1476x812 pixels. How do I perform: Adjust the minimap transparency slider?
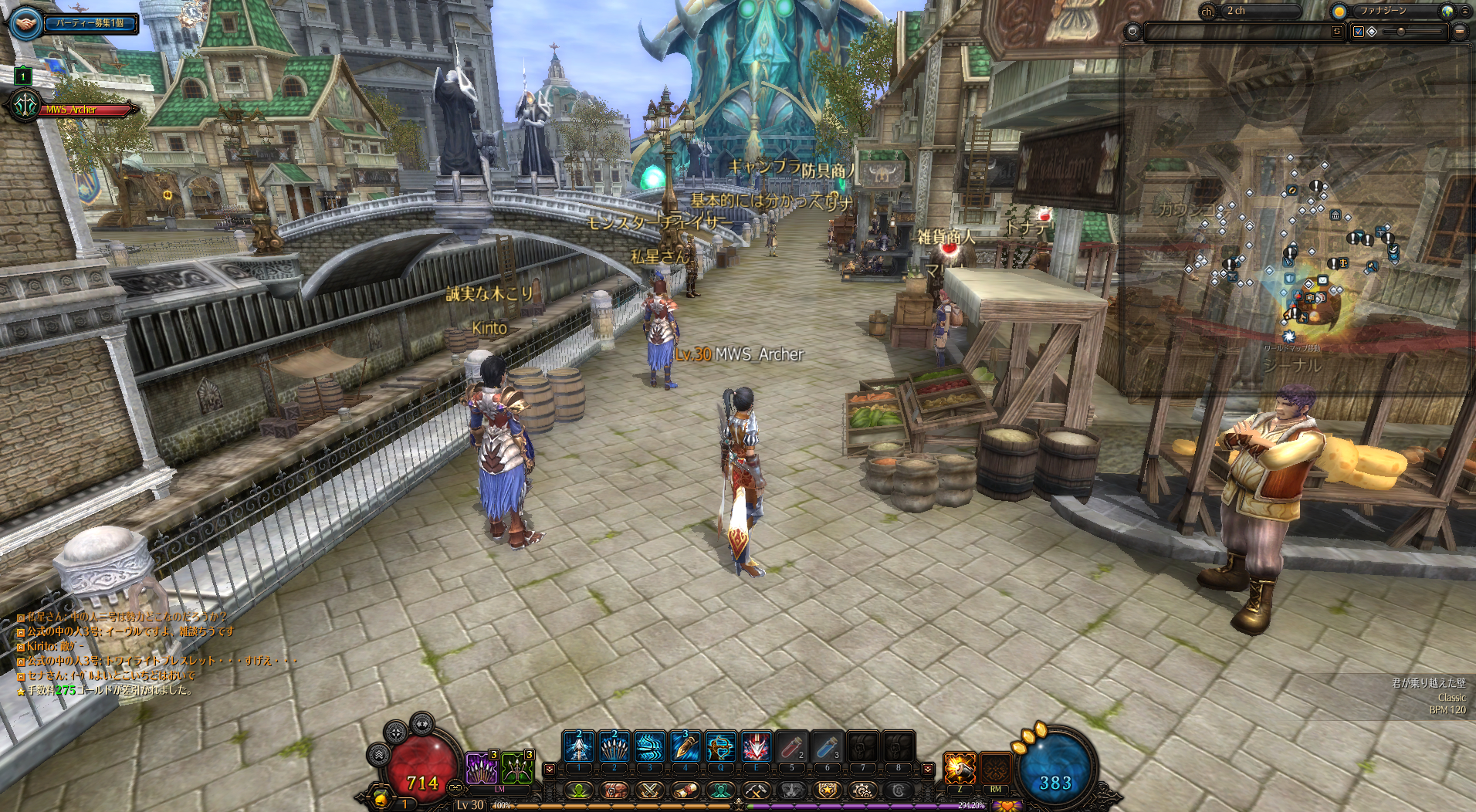1400,32
